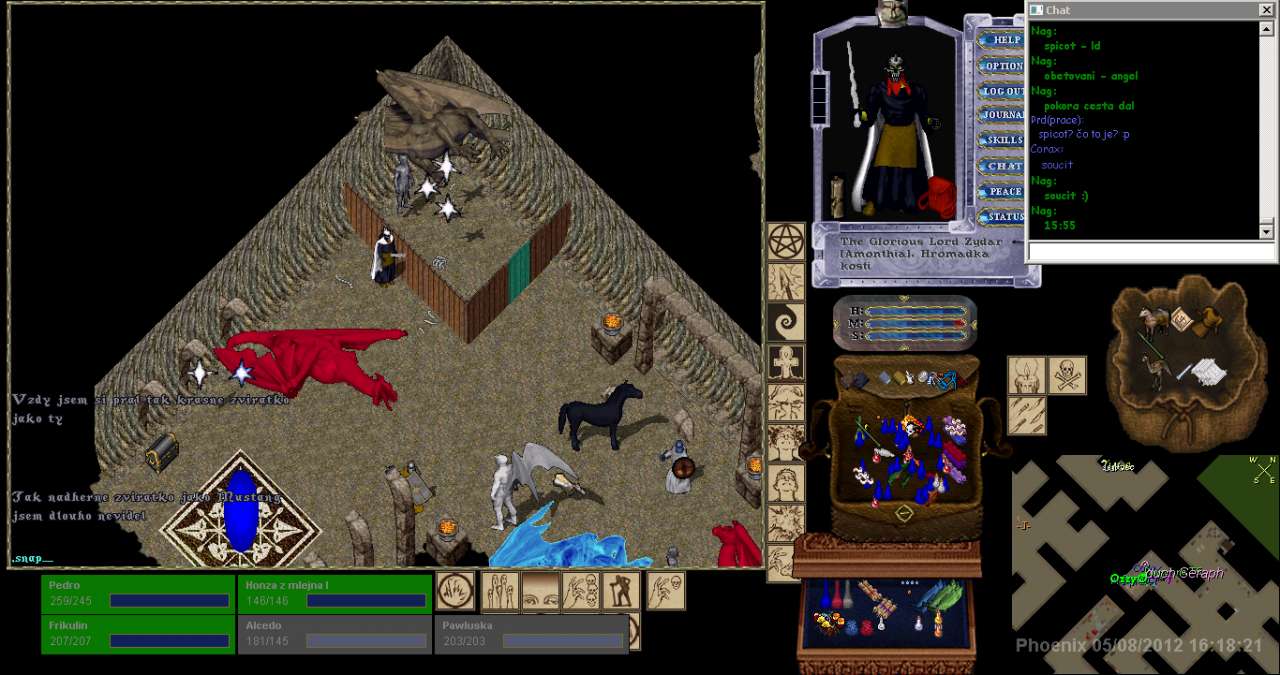Click the chat message input field
The height and width of the screenshot is (675, 1280).
coord(1150,252)
